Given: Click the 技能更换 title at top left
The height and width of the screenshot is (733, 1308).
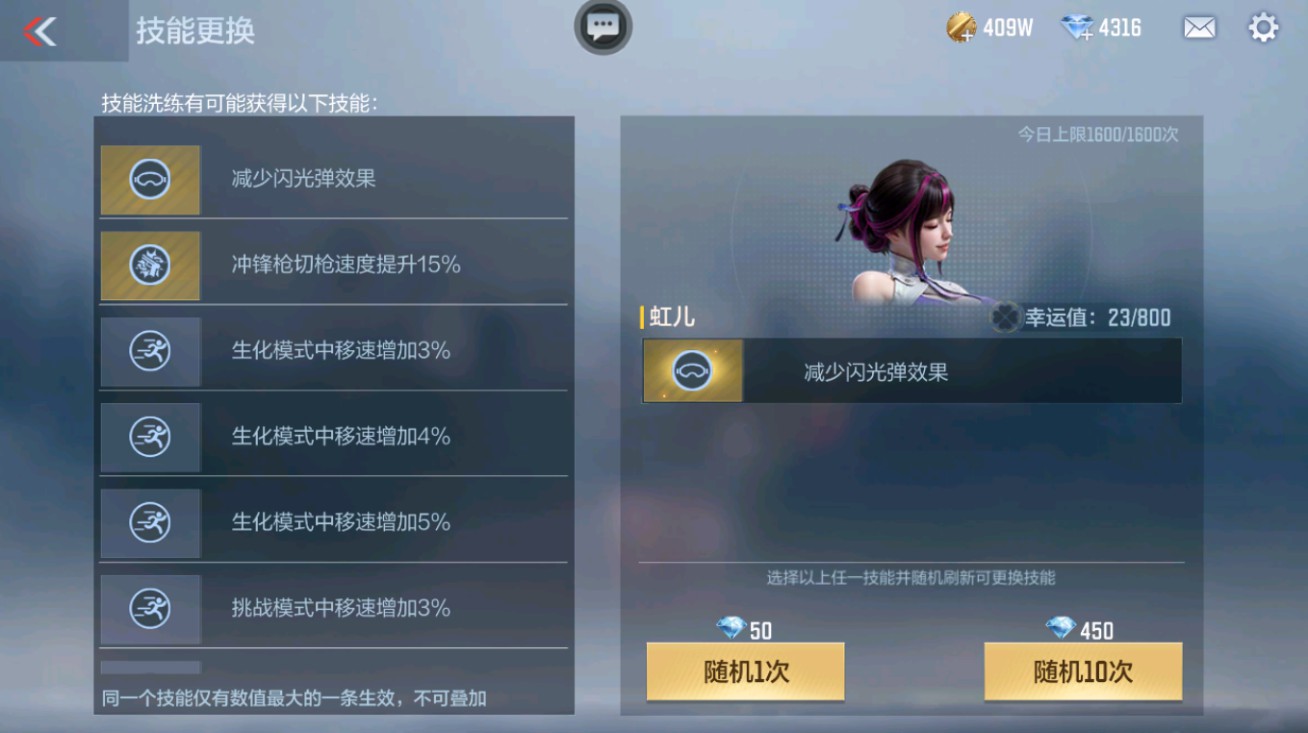Looking at the screenshot, I should click(x=196, y=31).
